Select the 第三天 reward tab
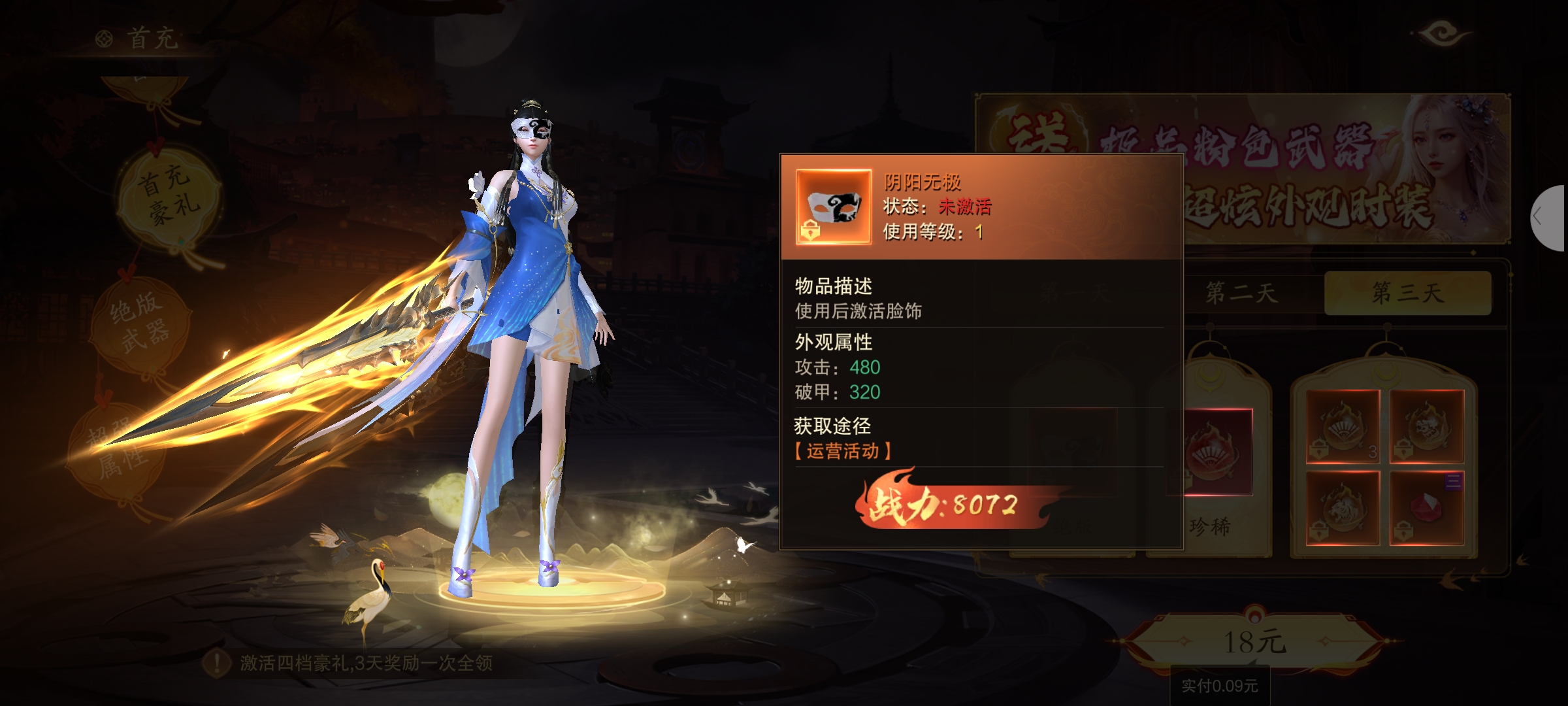 click(x=1407, y=293)
